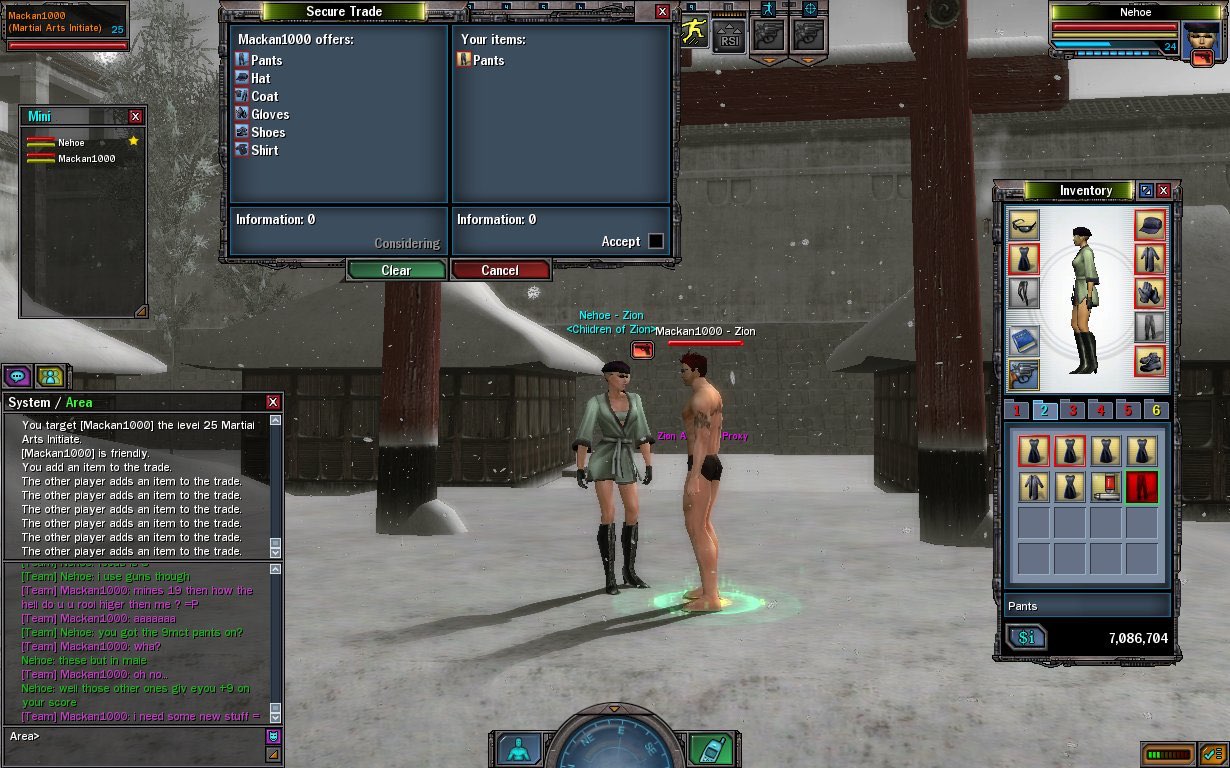Click the equipped cap hat slot
The image size is (1230, 768).
[1150, 224]
